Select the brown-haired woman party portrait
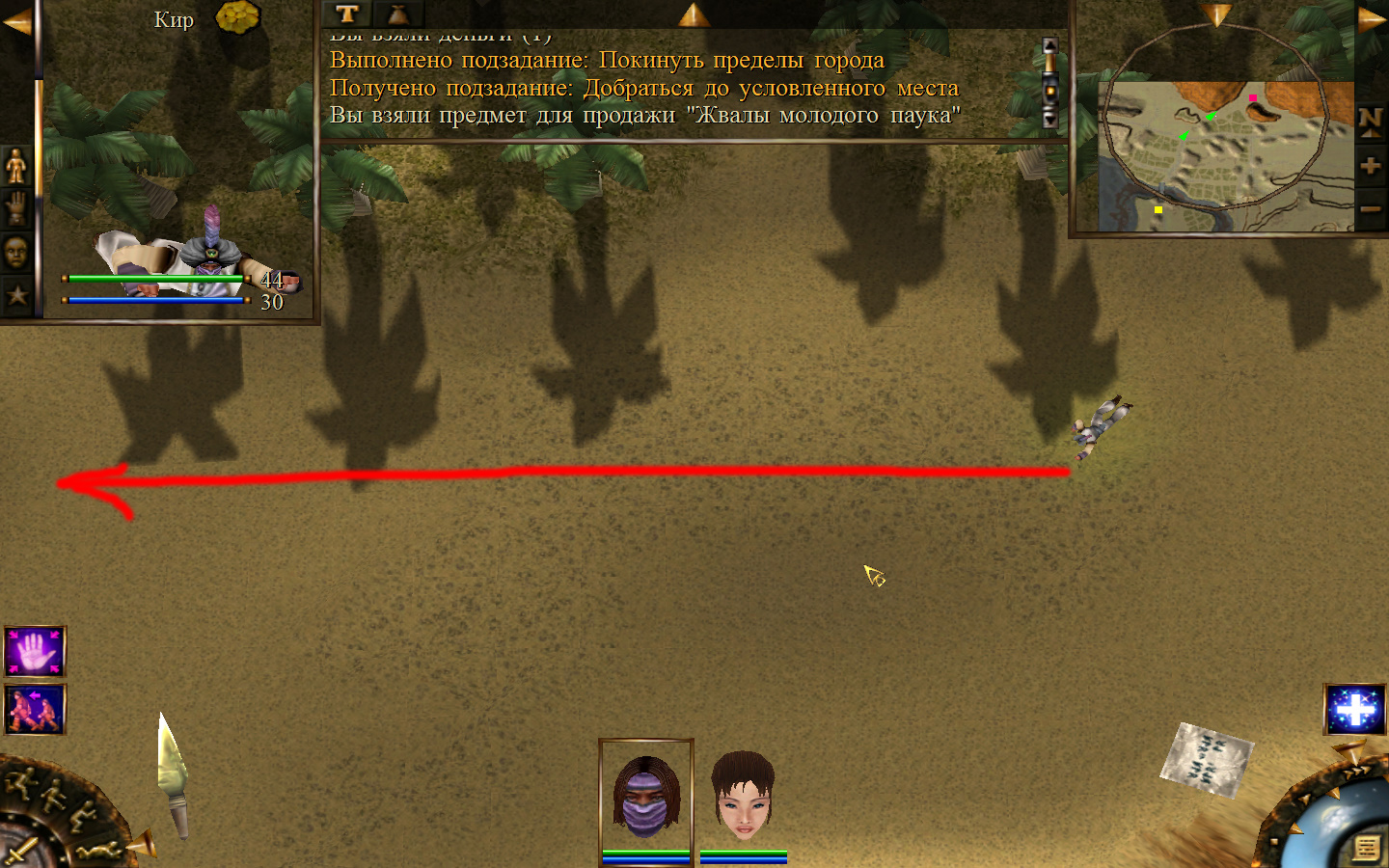The height and width of the screenshot is (868, 1389). pyautogui.click(x=743, y=797)
